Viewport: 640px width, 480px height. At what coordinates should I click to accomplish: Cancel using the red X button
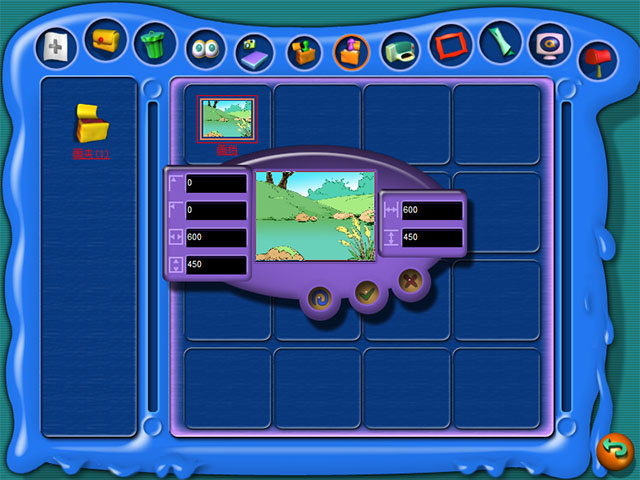click(409, 282)
